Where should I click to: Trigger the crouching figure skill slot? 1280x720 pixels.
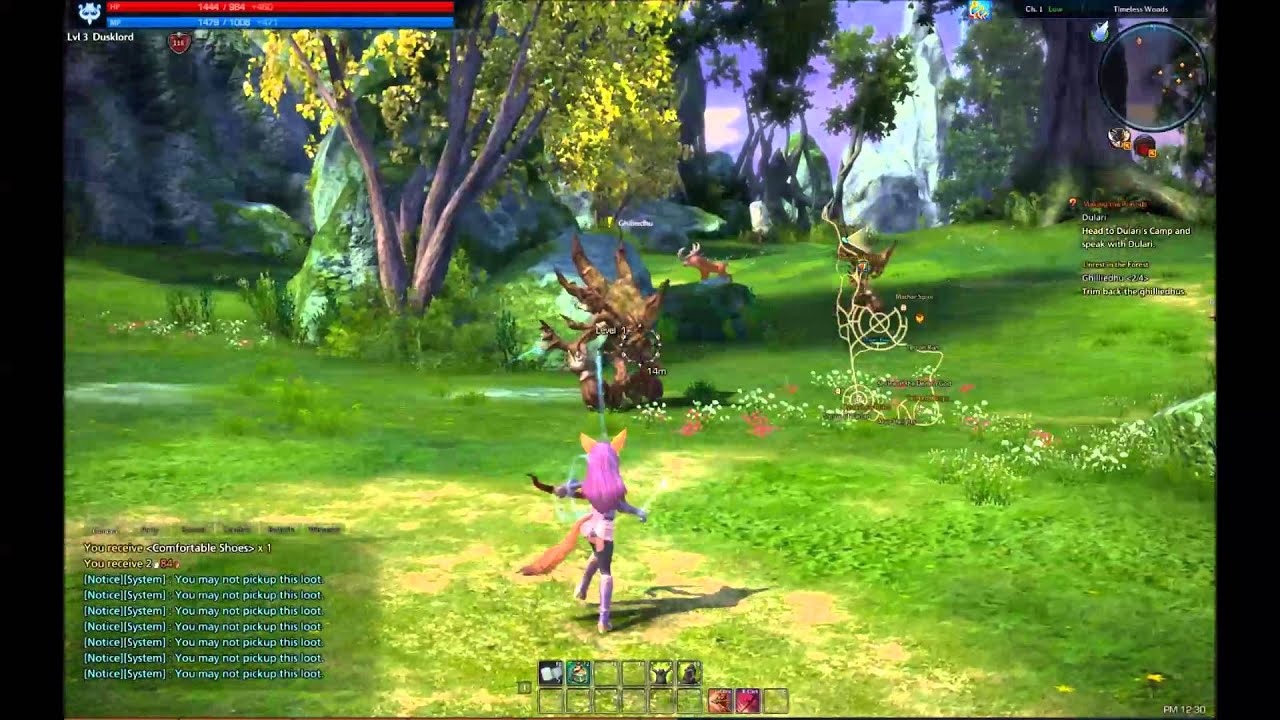[x=689, y=674]
